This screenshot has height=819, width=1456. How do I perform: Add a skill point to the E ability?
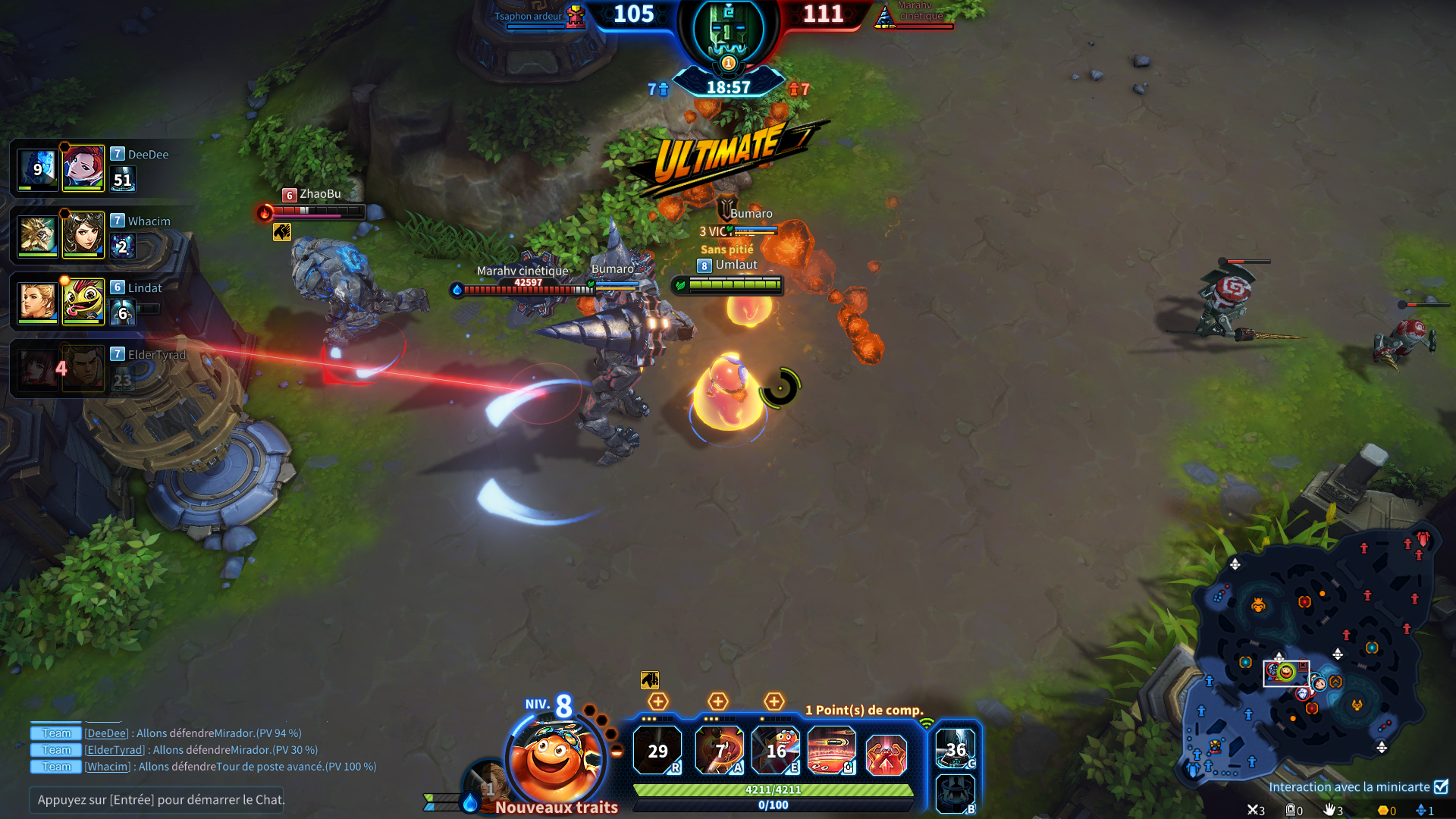coord(773,701)
